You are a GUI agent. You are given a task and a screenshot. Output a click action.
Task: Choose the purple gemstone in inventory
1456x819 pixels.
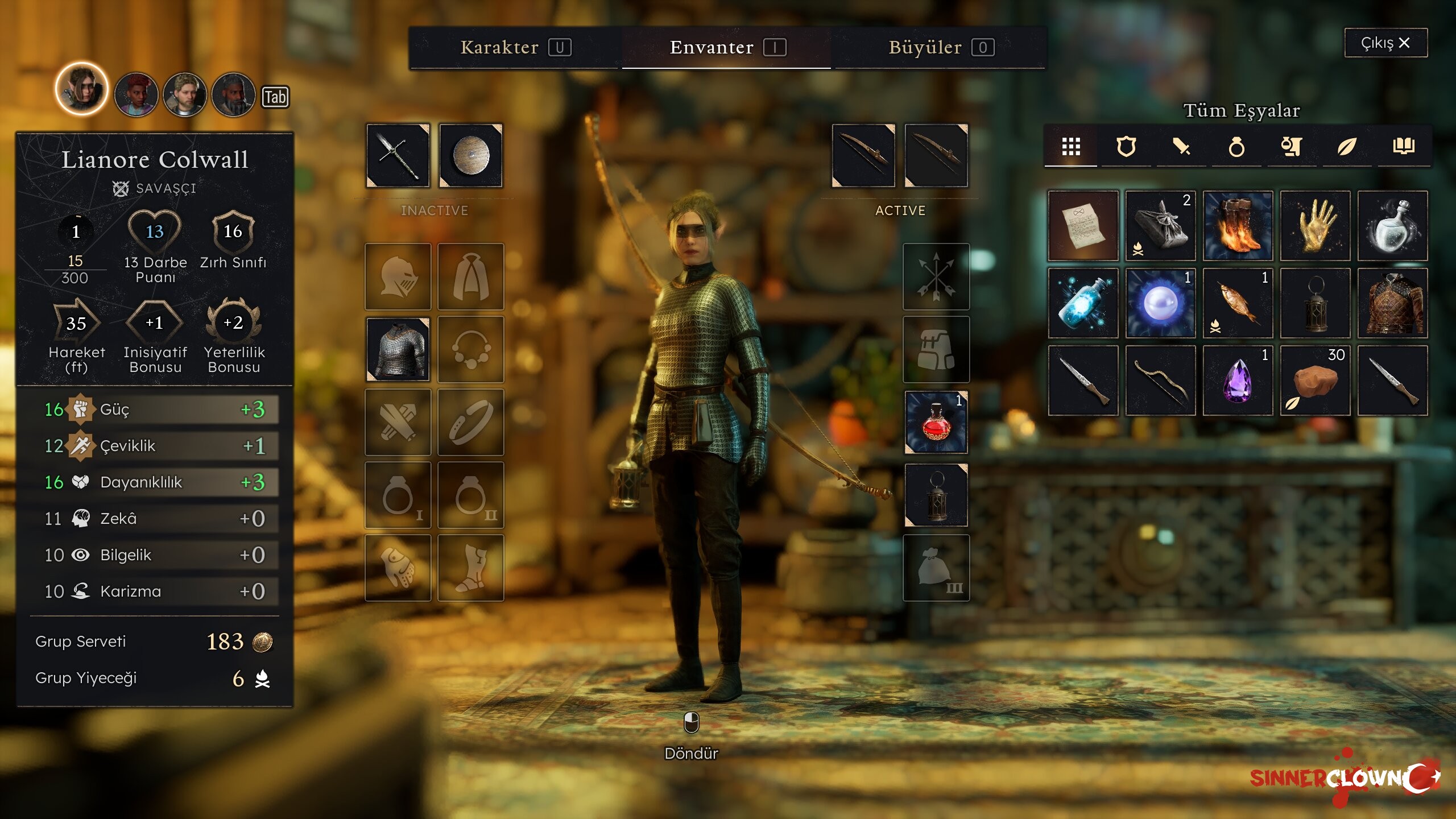pyautogui.click(x=1238, y=380)
